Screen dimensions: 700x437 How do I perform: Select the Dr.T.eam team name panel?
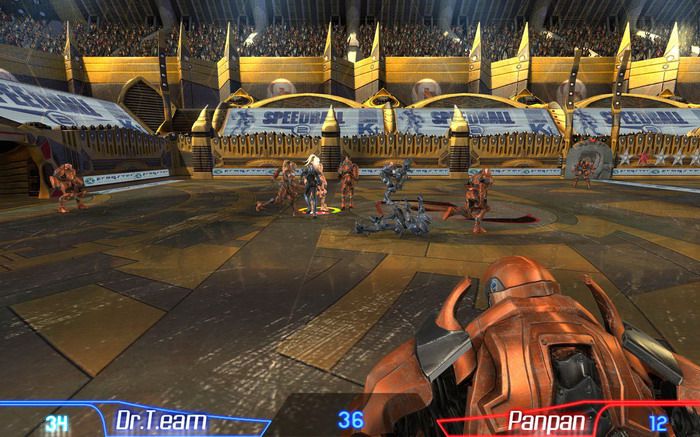click(163, 421)
